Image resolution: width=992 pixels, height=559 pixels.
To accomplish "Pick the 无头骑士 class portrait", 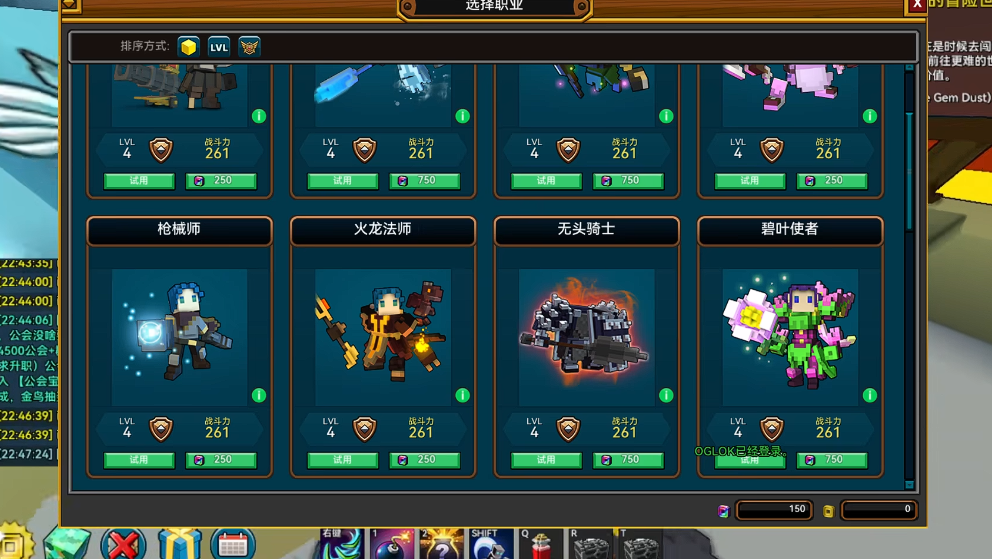I will tap(586, 336).
